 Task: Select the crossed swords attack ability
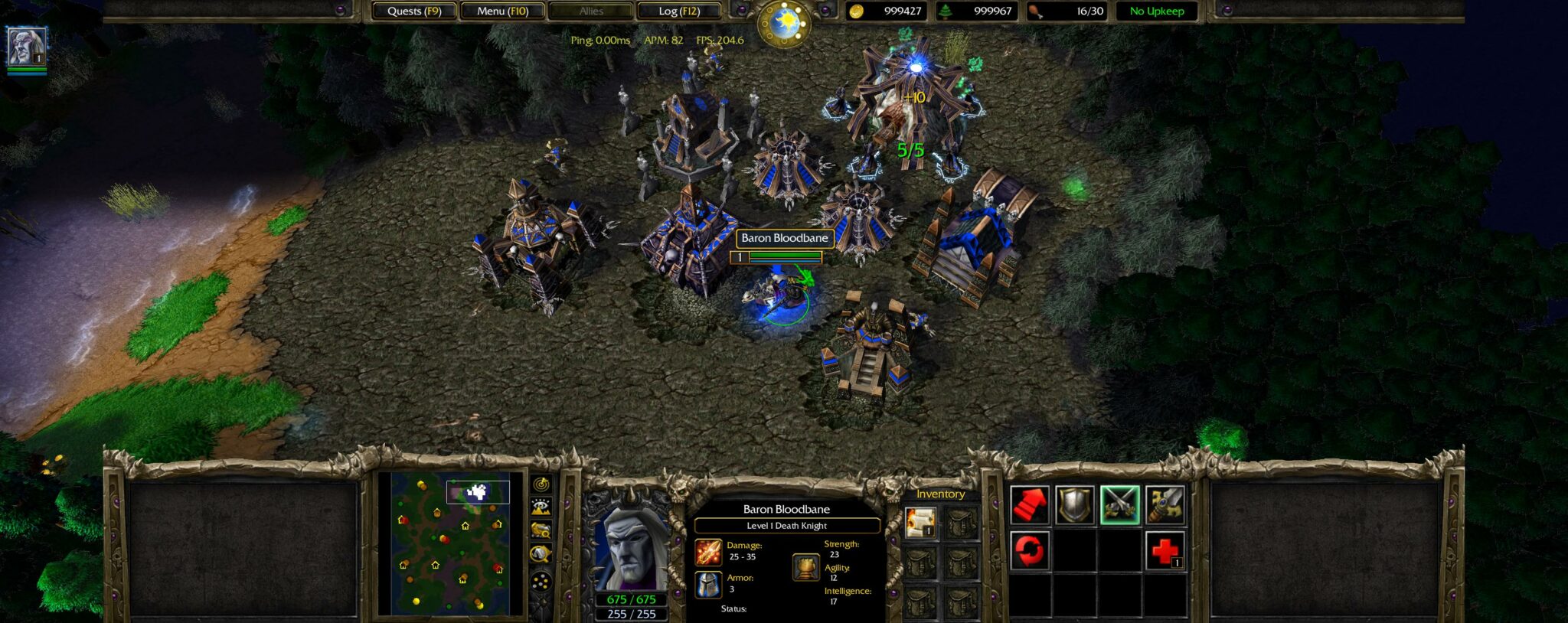1121,505
